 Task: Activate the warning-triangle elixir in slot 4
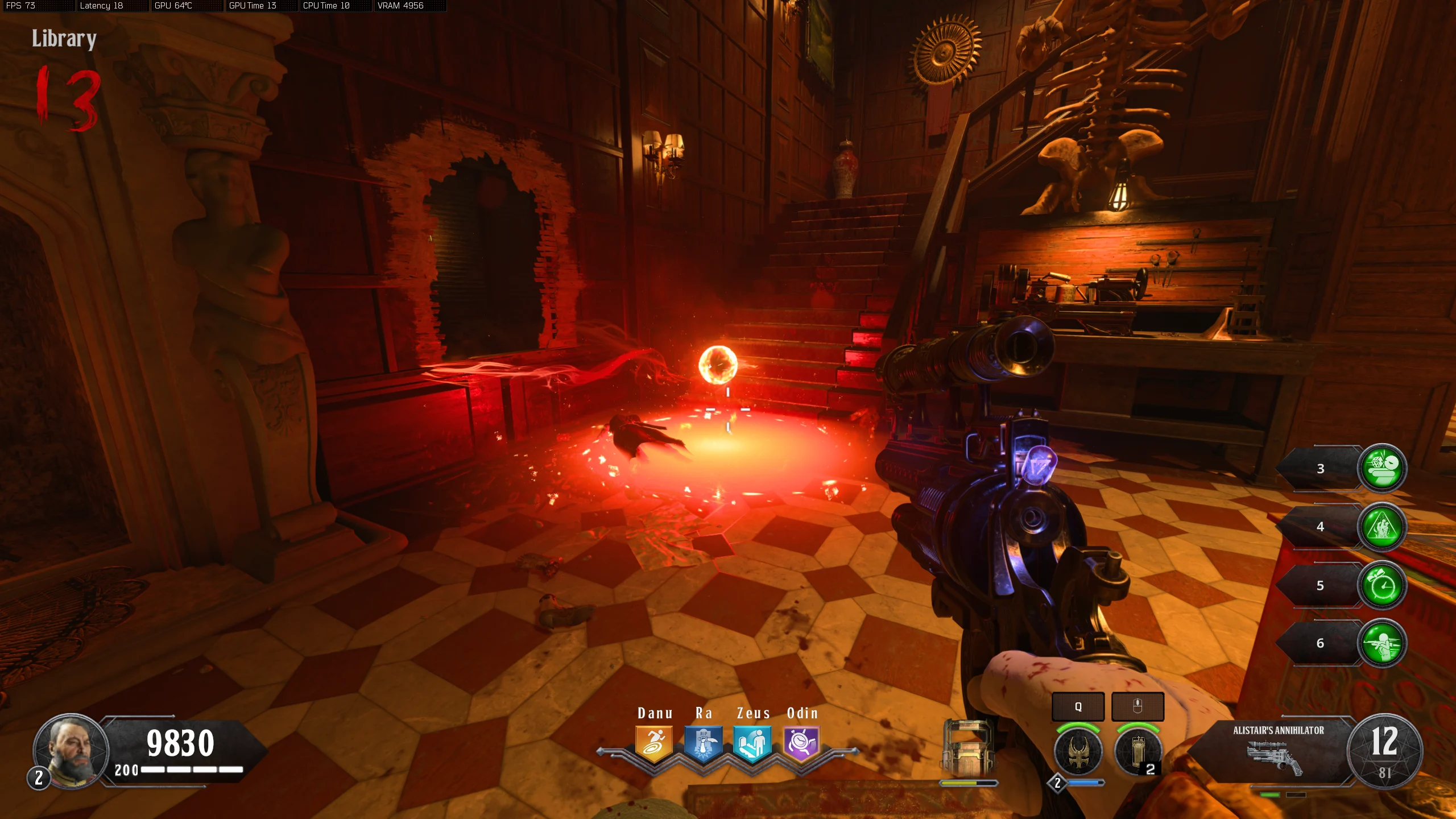tap(1382, 527)
